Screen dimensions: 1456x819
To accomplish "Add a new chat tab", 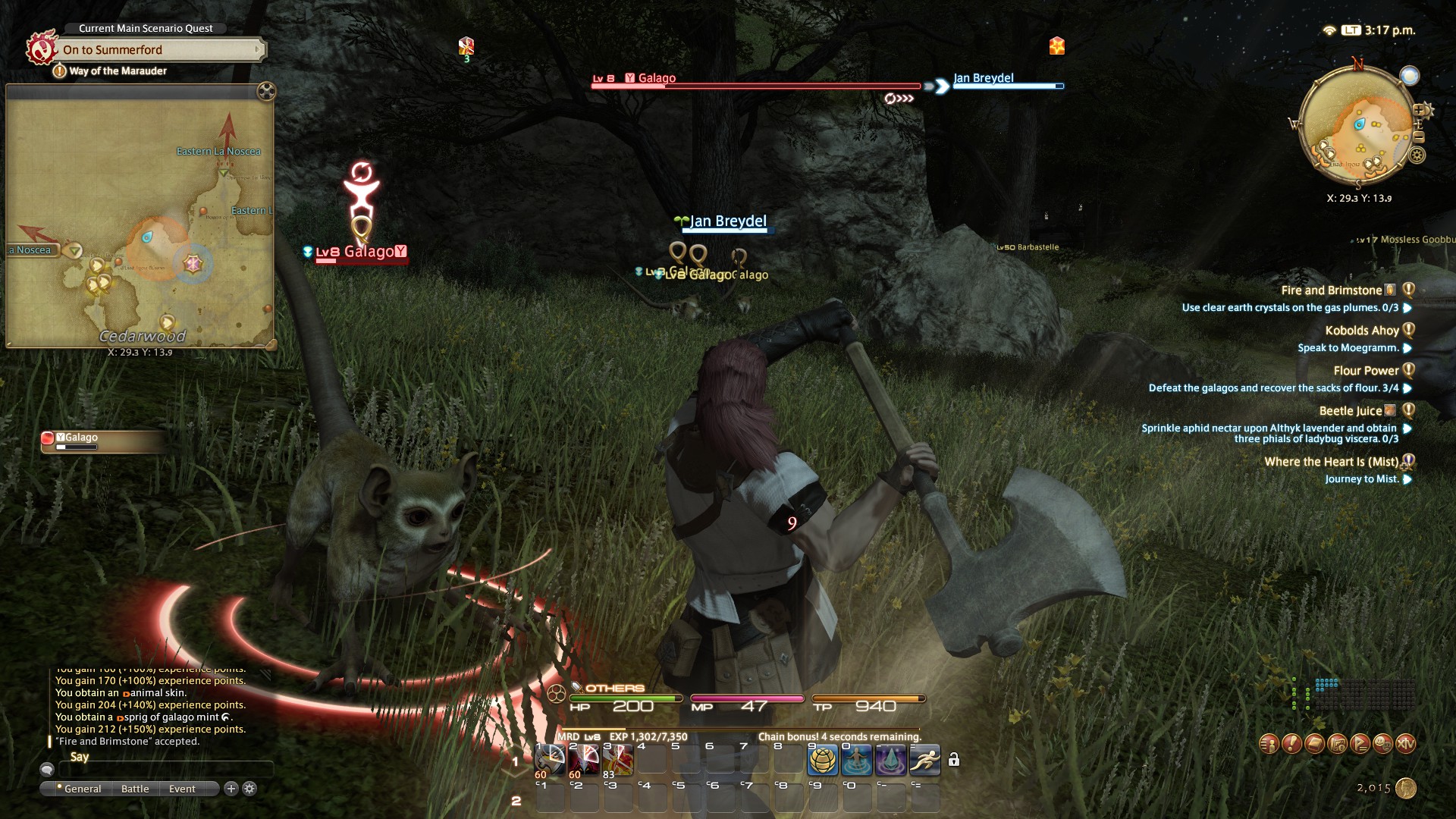I will 231,789.
